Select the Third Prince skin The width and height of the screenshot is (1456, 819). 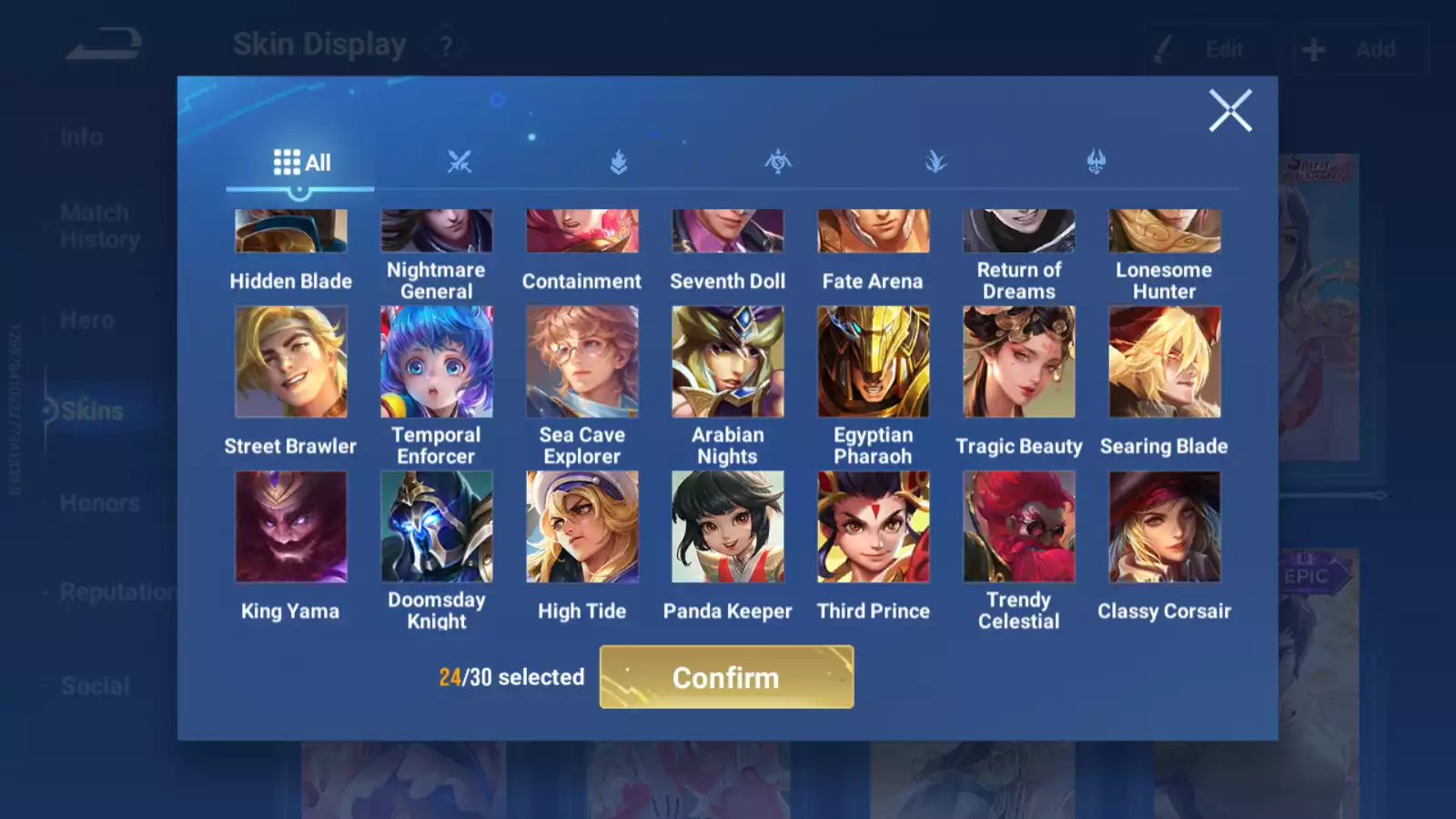click(874, 527)
